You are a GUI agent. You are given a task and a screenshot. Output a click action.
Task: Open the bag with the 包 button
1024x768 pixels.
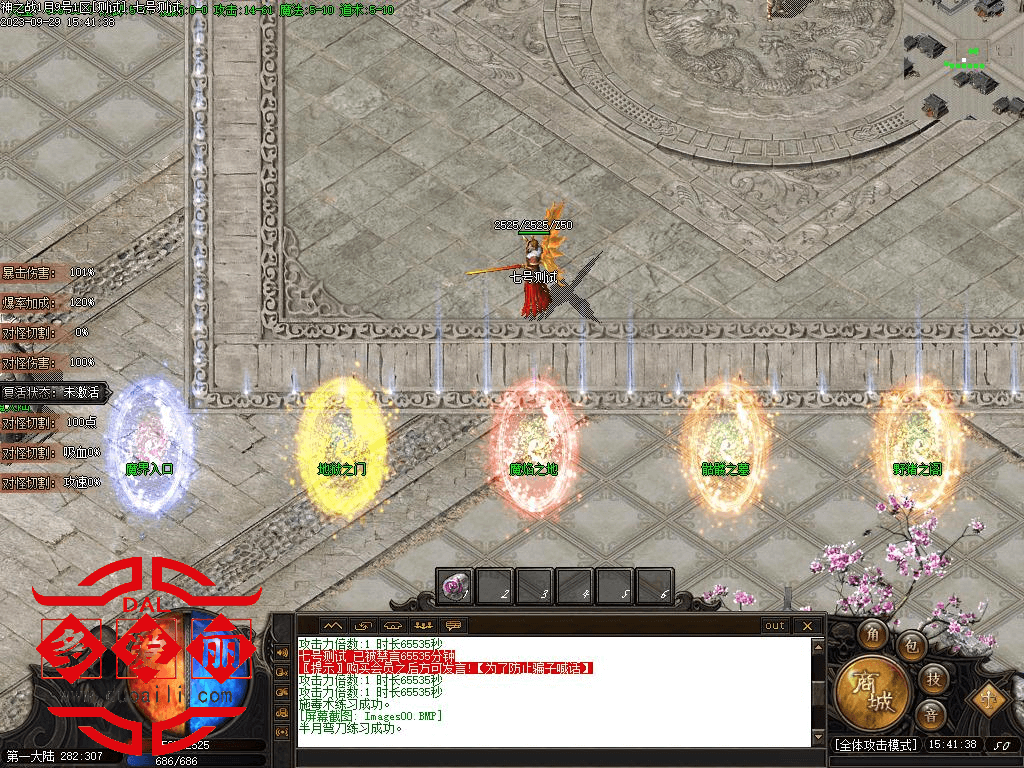pyautogui.click(x=910, y=646)
